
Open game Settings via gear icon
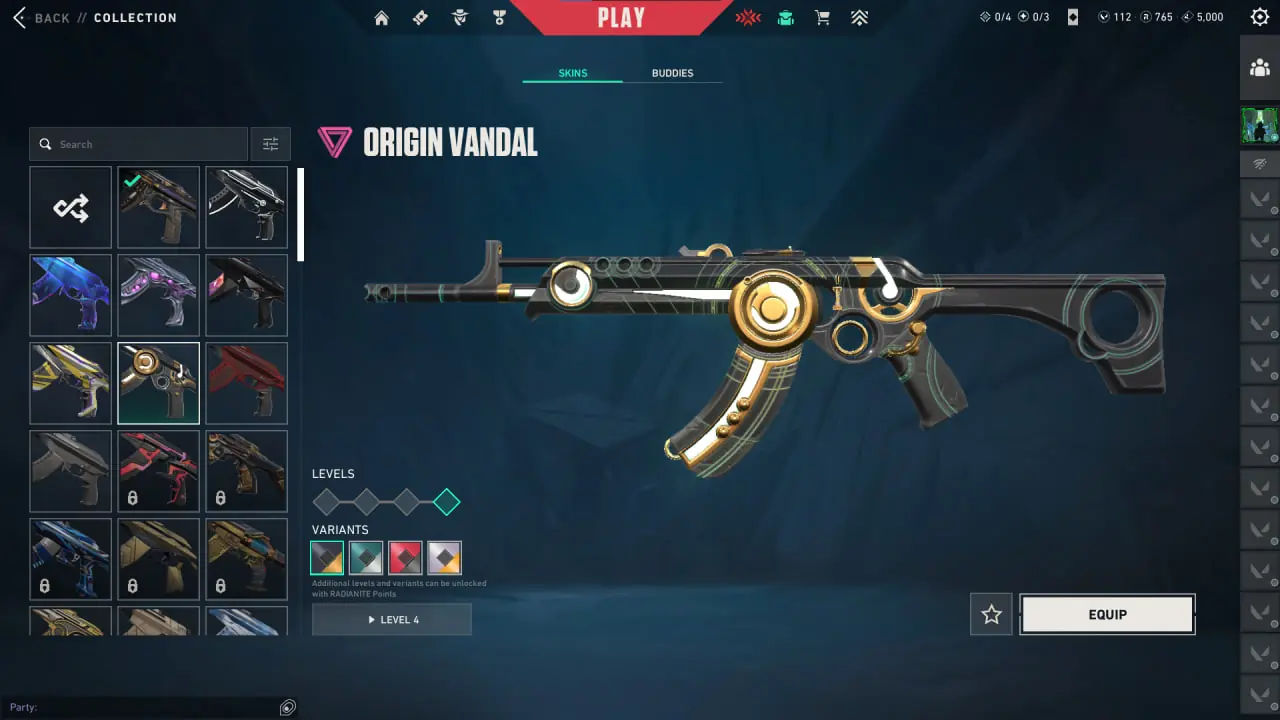(x=1259, y=16)
